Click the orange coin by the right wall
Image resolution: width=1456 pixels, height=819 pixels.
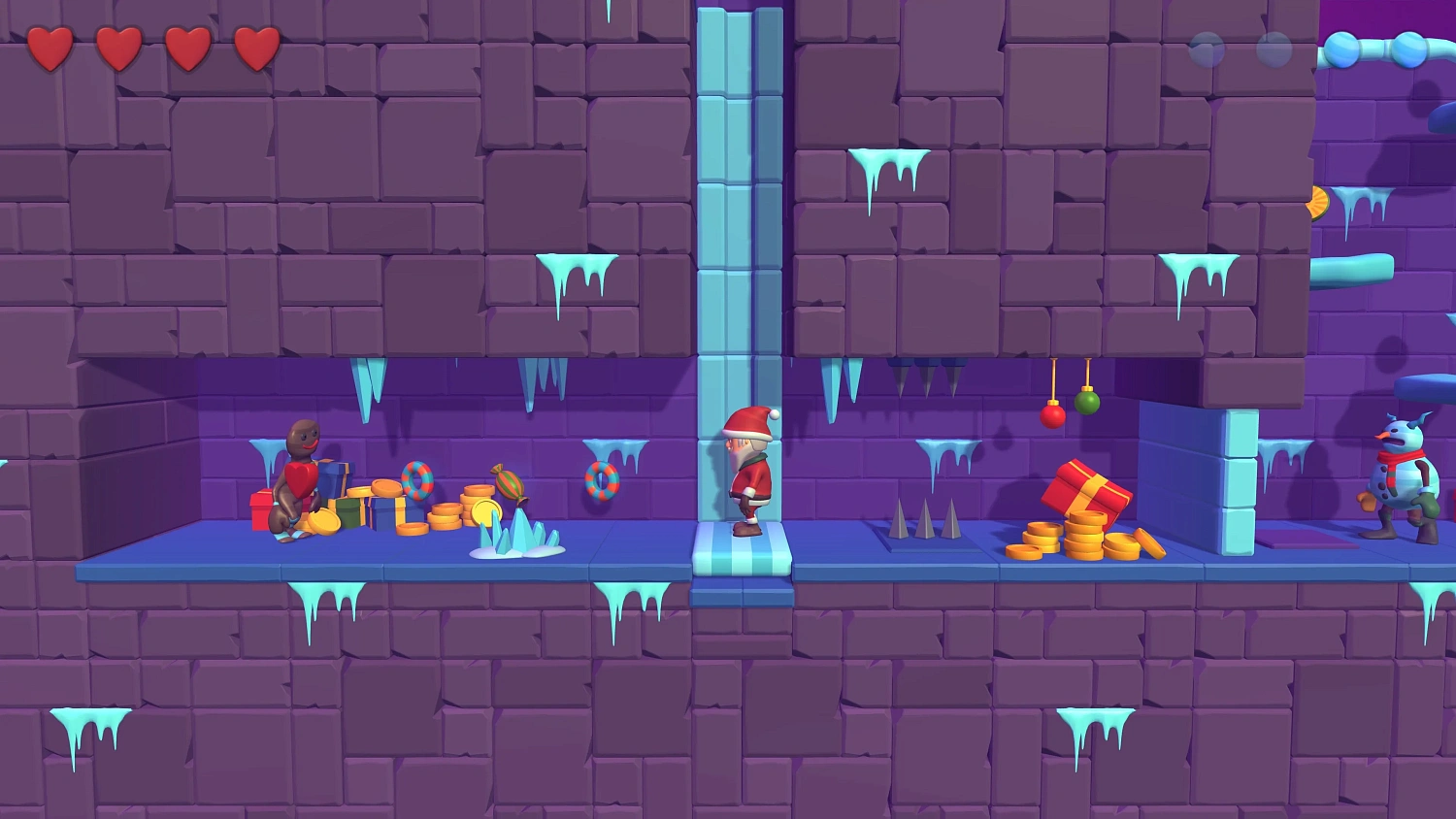pyautogui.click(x=1317, y=202)
